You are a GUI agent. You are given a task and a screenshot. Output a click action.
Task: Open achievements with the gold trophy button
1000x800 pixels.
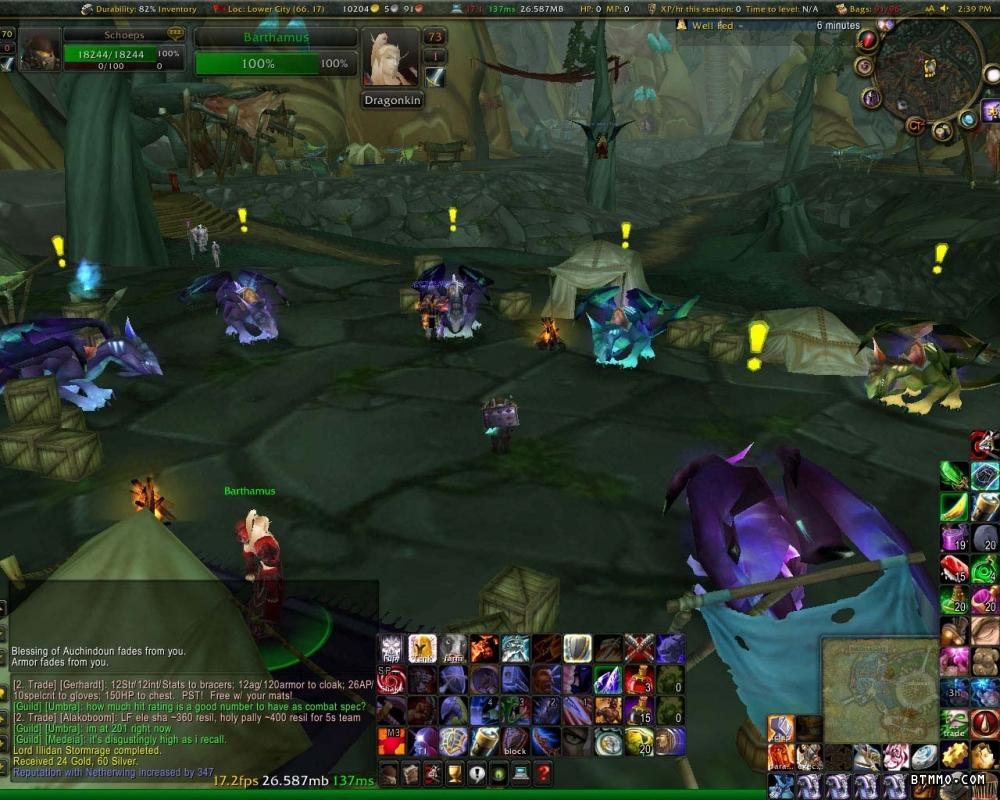coord(455,773)
